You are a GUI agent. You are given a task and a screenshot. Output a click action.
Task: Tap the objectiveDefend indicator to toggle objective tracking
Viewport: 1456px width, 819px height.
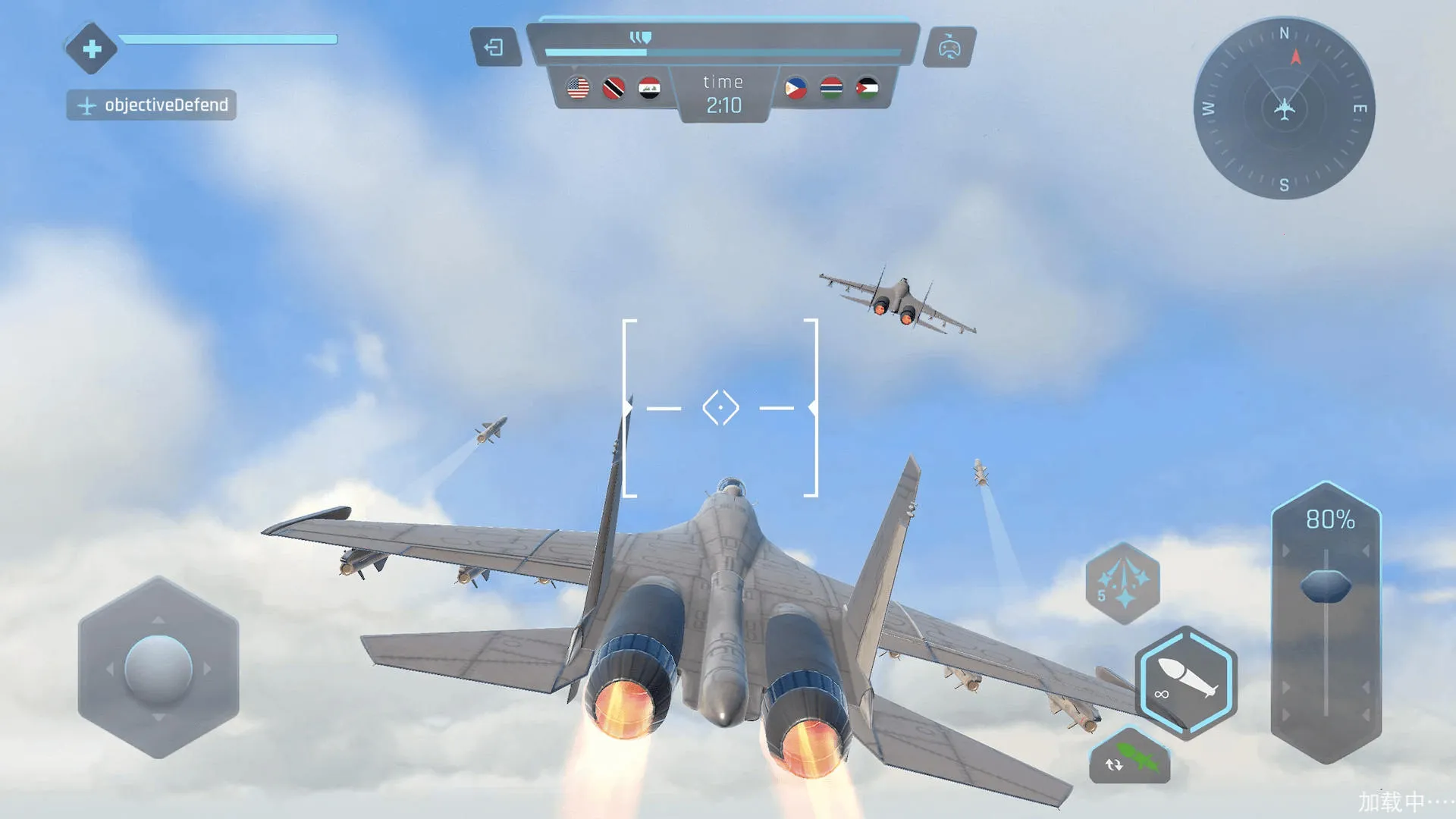tap(151, 105)
